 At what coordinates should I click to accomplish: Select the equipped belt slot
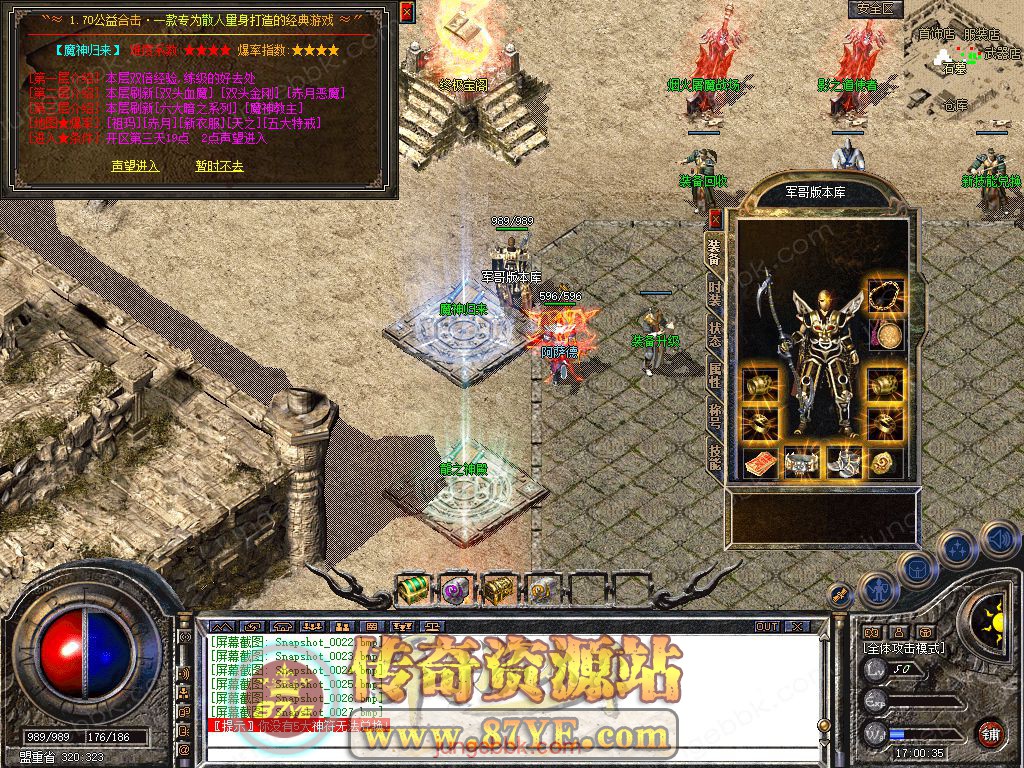(x=802, y=463)
